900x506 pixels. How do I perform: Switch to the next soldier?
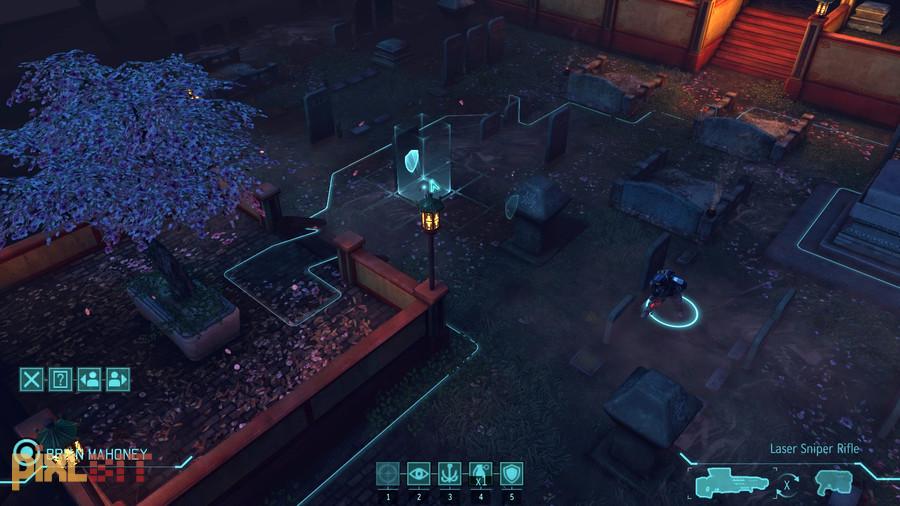[x=118, y=379]
